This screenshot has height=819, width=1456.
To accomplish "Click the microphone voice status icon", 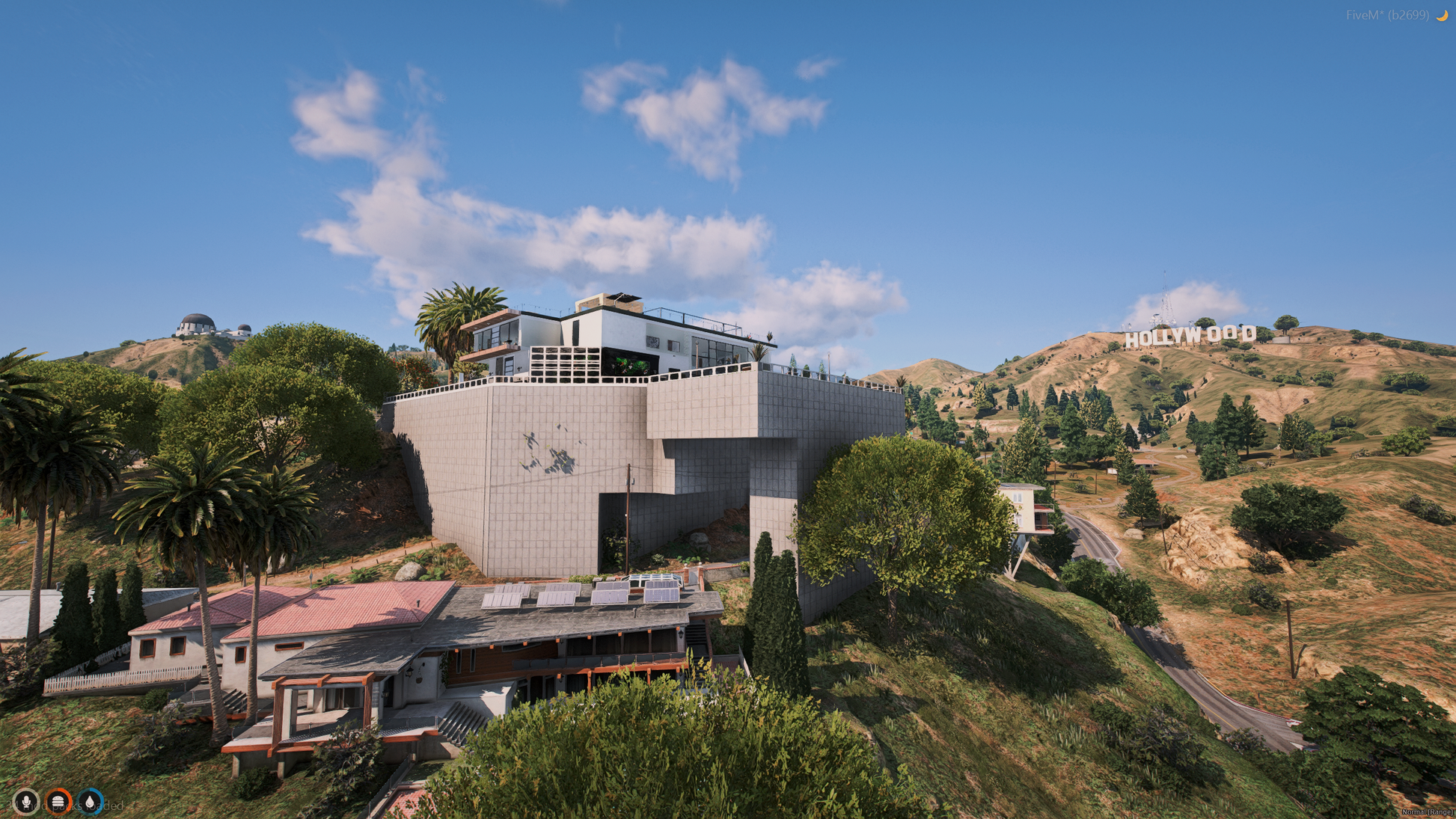I will 26,802.
